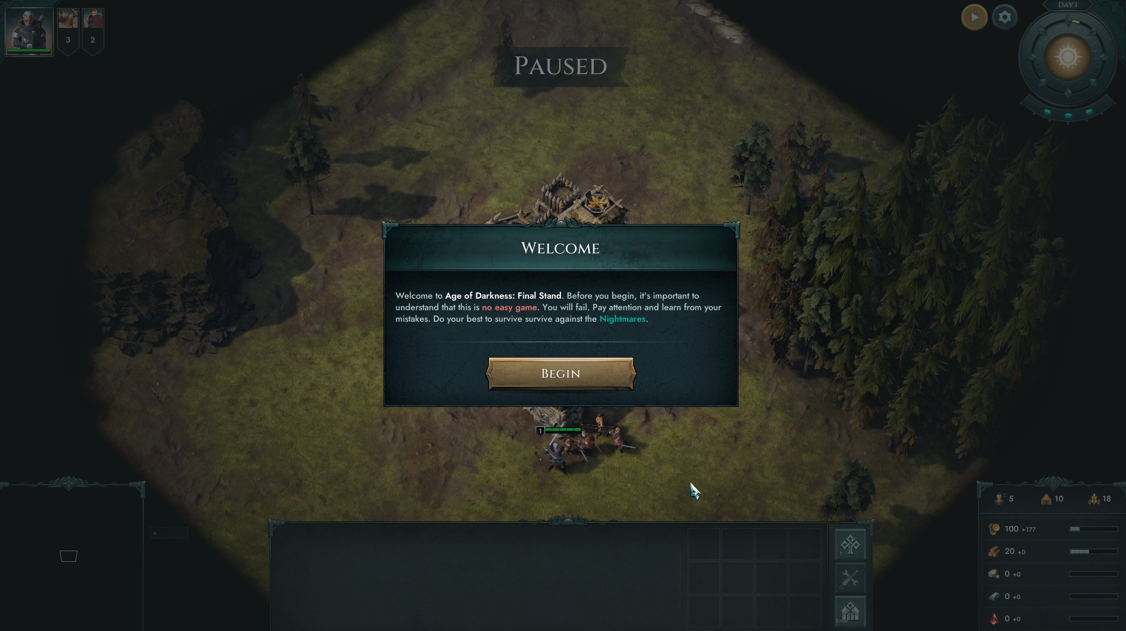Open the diamond tree emblem menu
This screenshot has height=631, width=1126.
(x=850, y=545)
